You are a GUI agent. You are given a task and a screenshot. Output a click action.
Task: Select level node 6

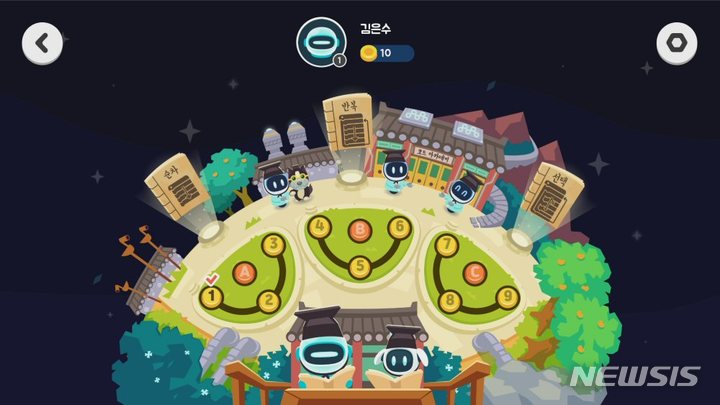[x=400, y=226]
